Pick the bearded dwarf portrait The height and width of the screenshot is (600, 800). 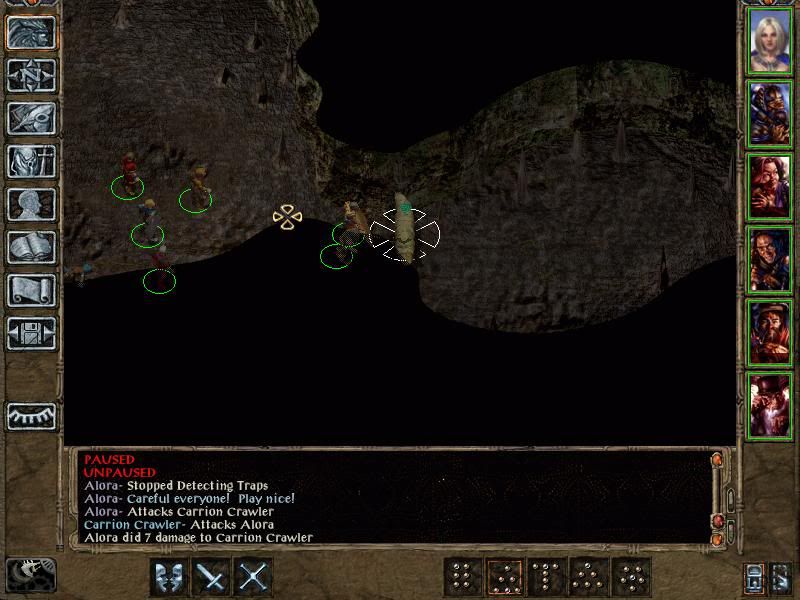pos(770,331)
